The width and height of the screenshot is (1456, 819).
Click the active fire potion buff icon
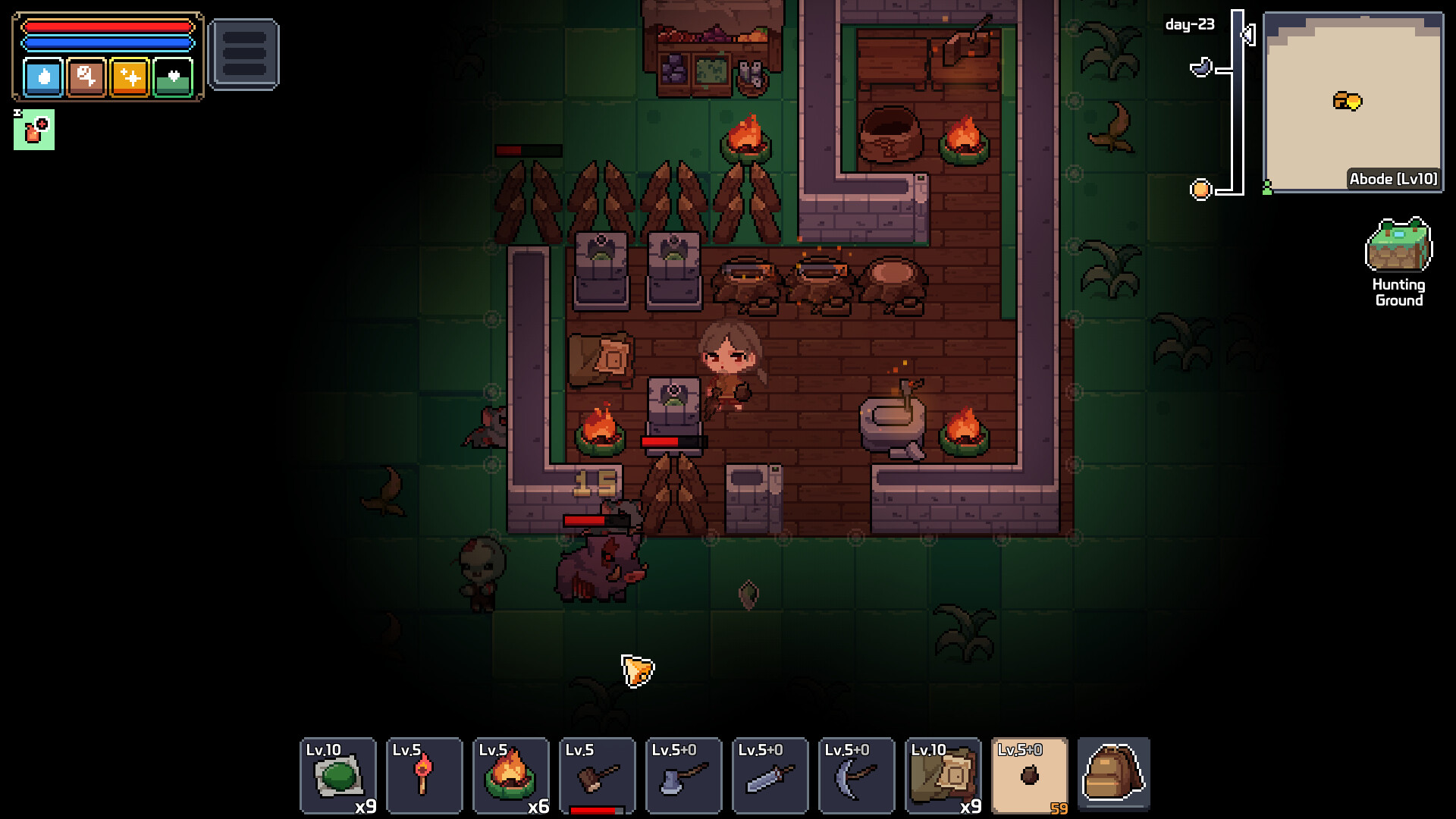pyautogui.click(x=35, y=129)
